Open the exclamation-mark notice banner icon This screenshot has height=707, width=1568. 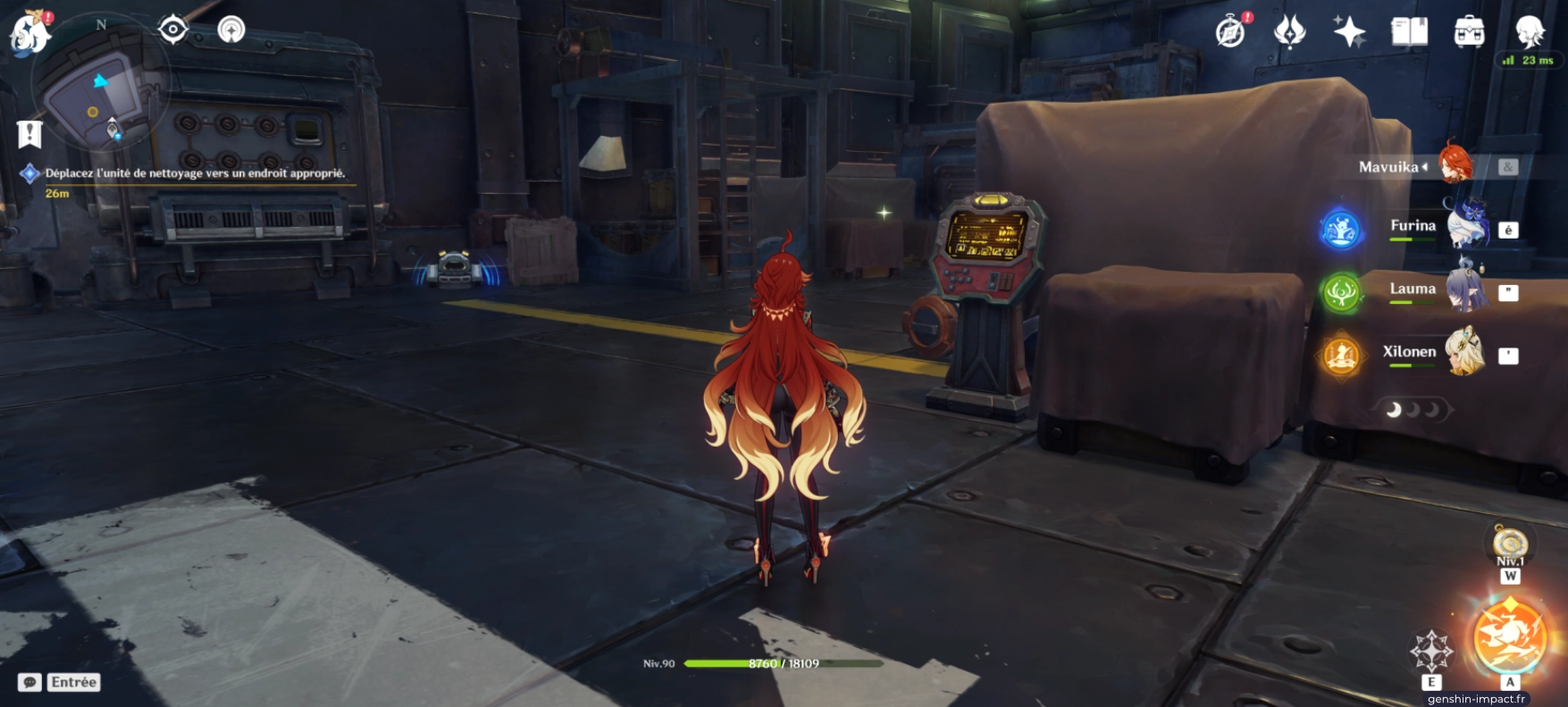point(29,134)
